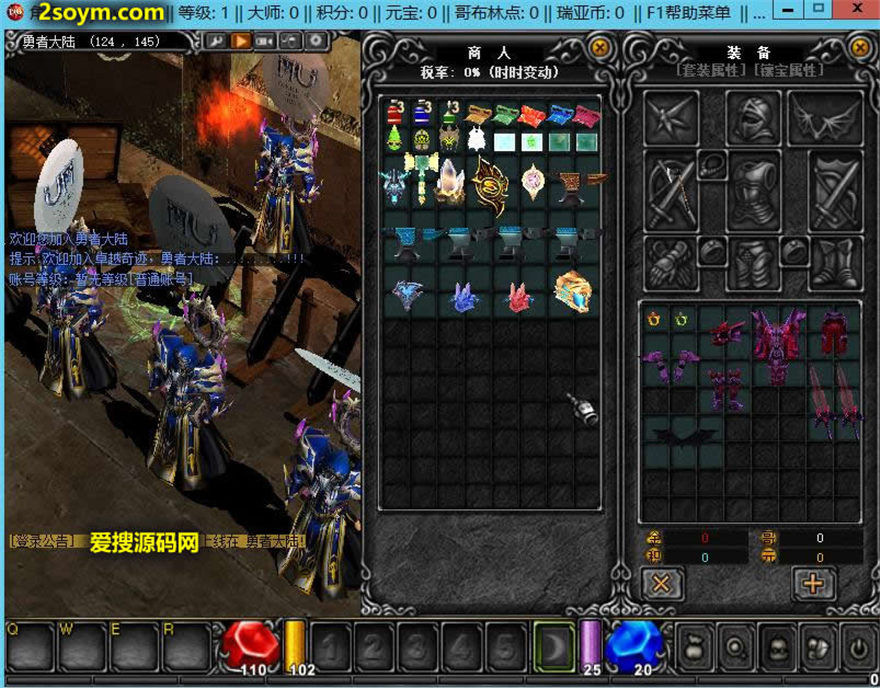880x688 pixels.
Task: Pick the golden treasure chest shop item
Action: (x=572, y=290)
